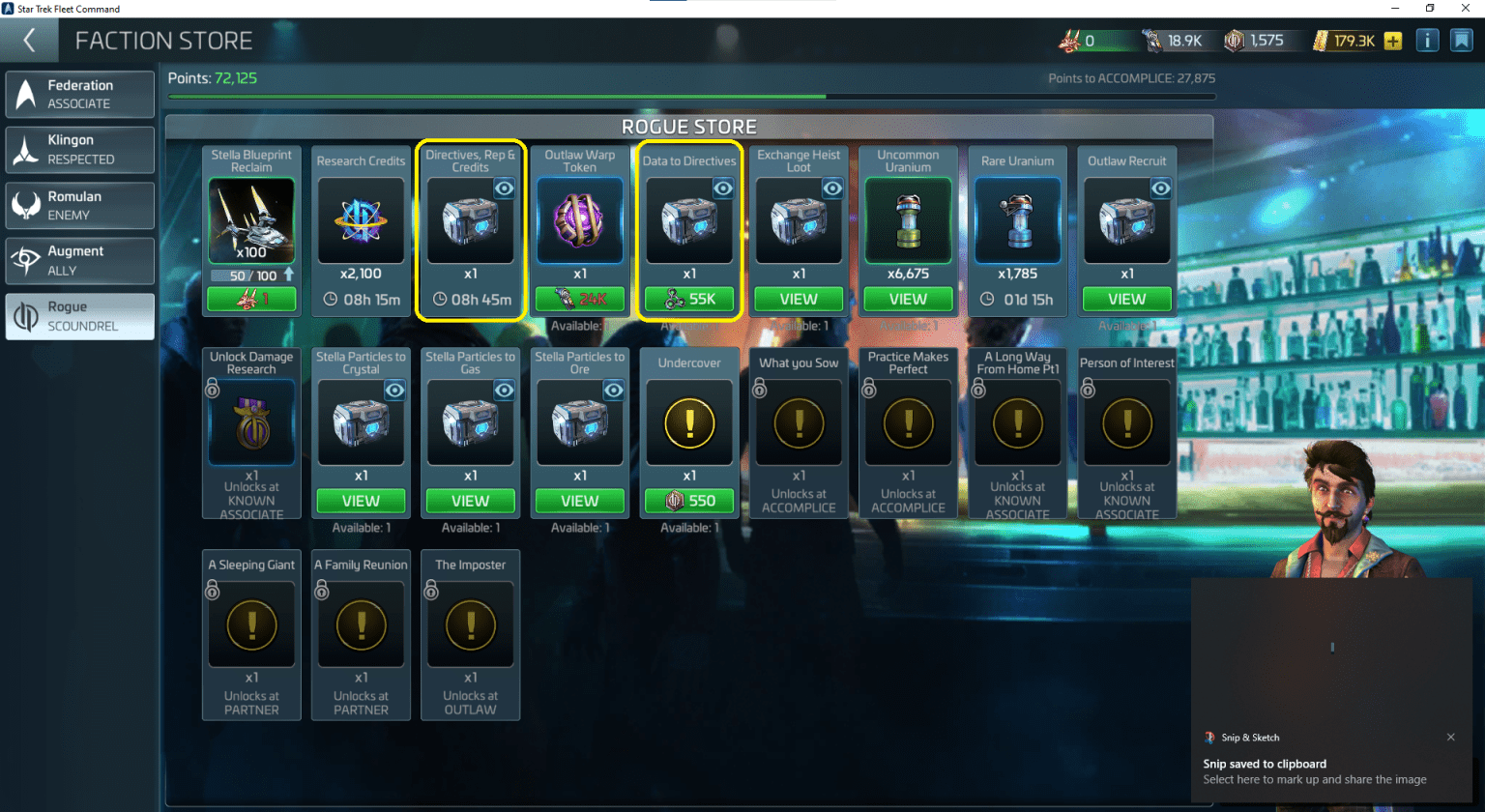
Task: Toggle the eye preview on Stella Particles to Crystal
Action: (x=393, y=391)
